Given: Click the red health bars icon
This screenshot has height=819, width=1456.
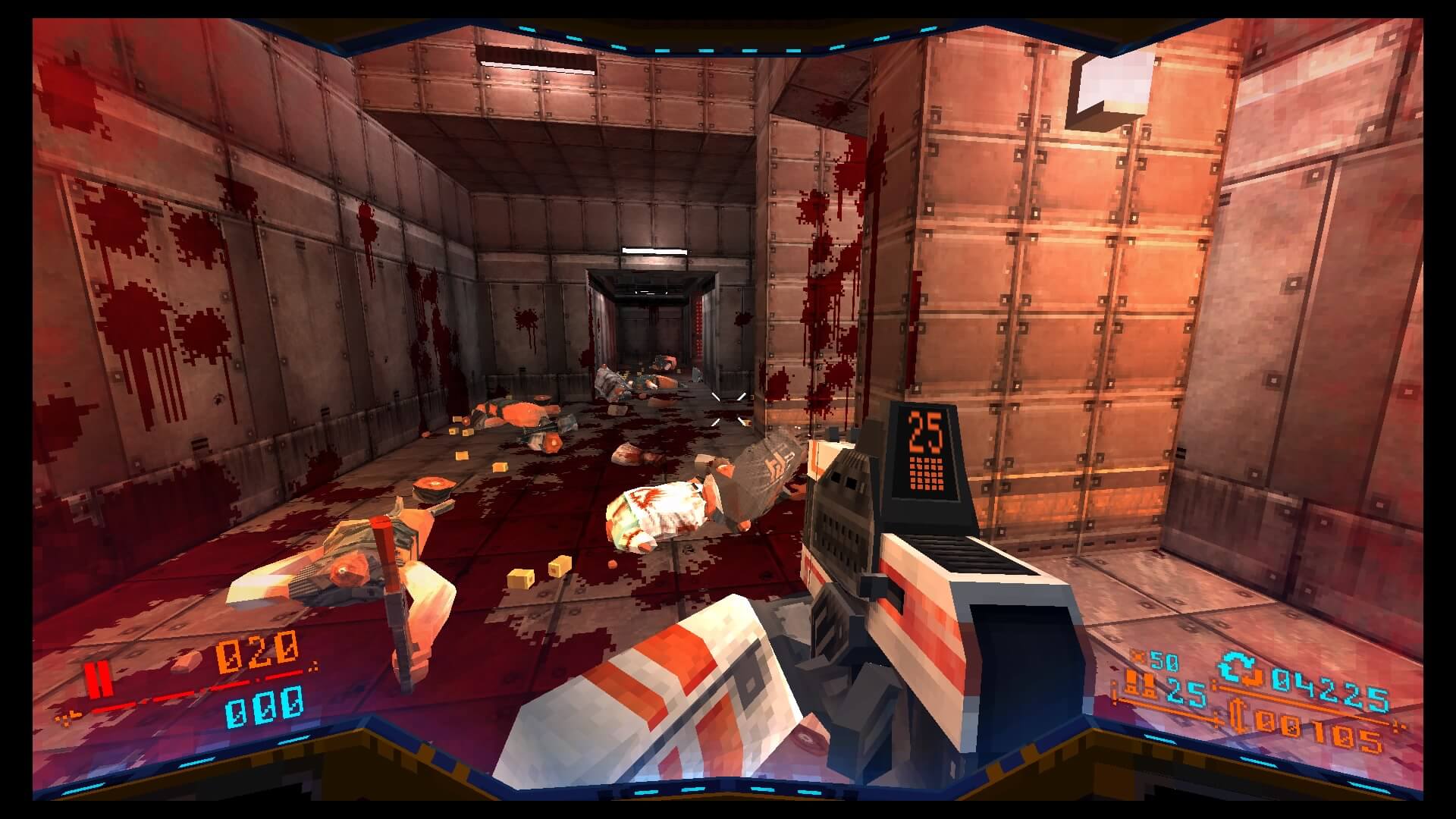Looking at the screenshot, I should pyautogui.click(x=99, y=679).
